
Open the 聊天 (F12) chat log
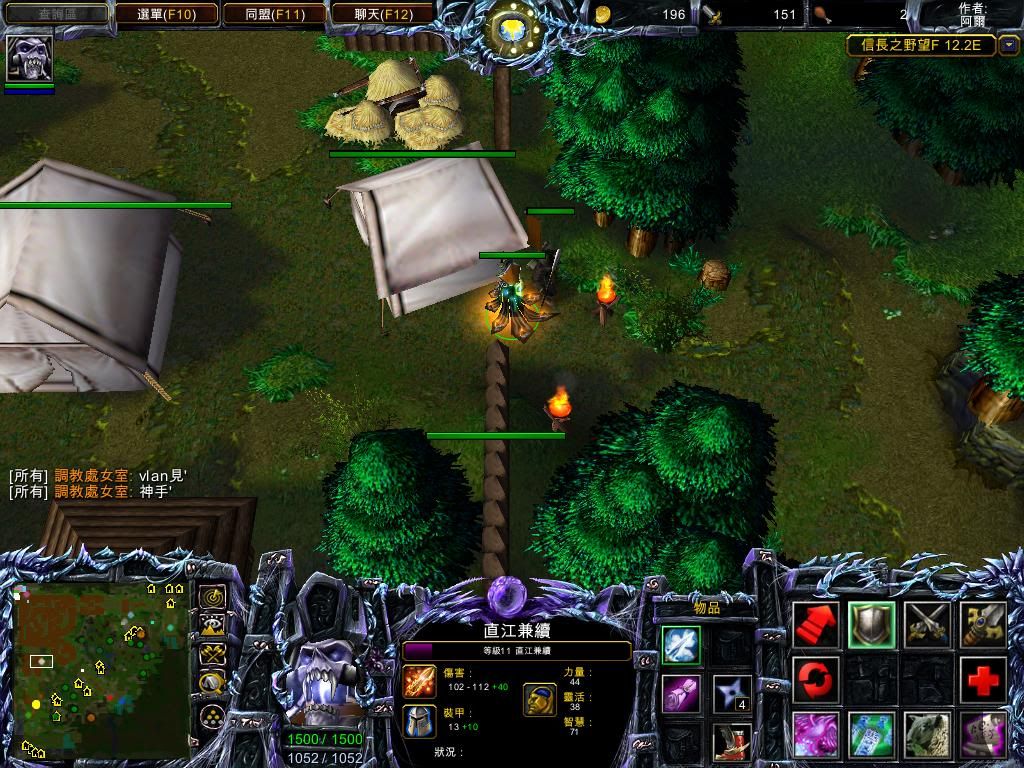[383, 14]
